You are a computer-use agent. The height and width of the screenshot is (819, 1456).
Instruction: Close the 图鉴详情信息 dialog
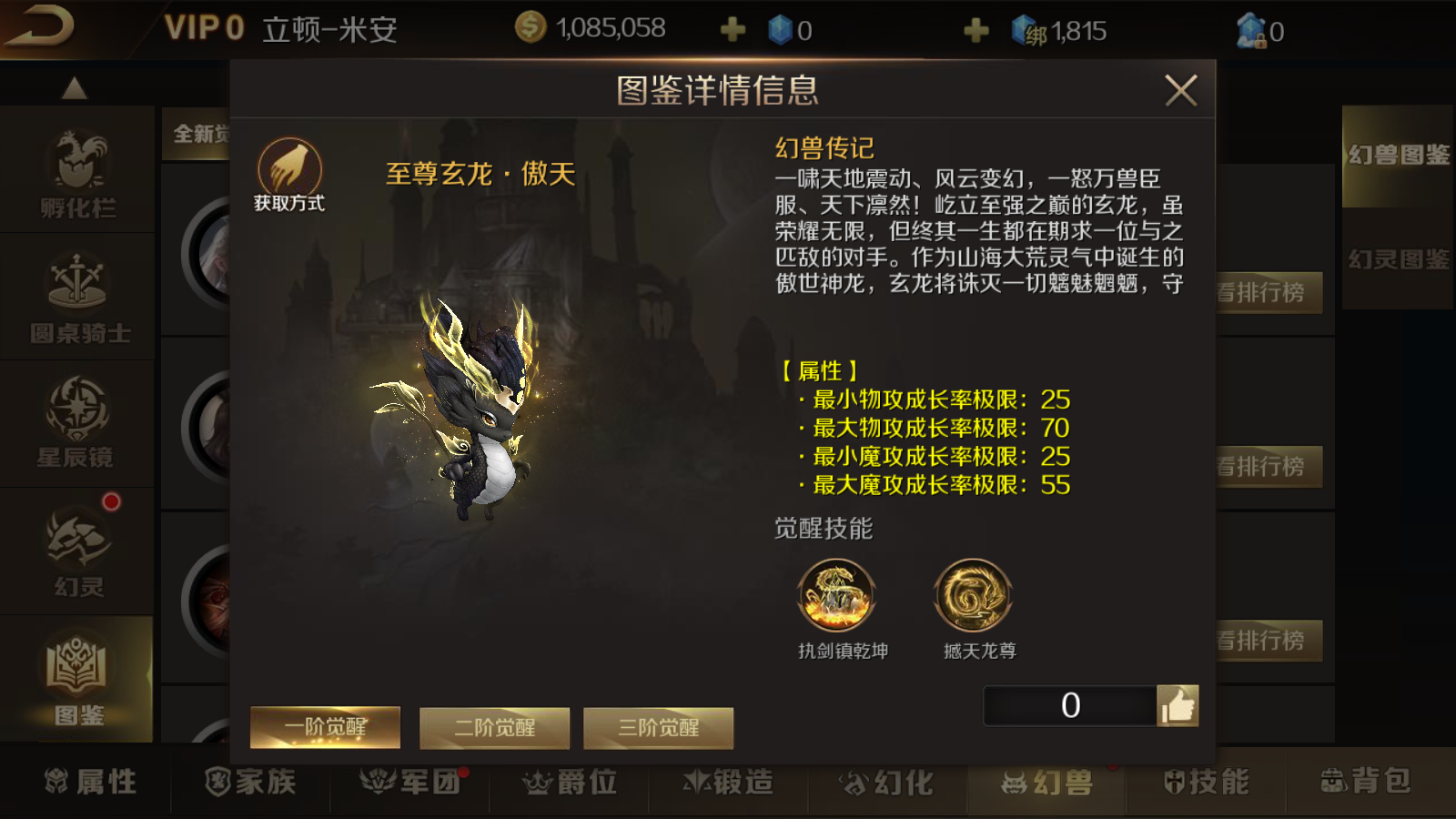coord(1180,90)
